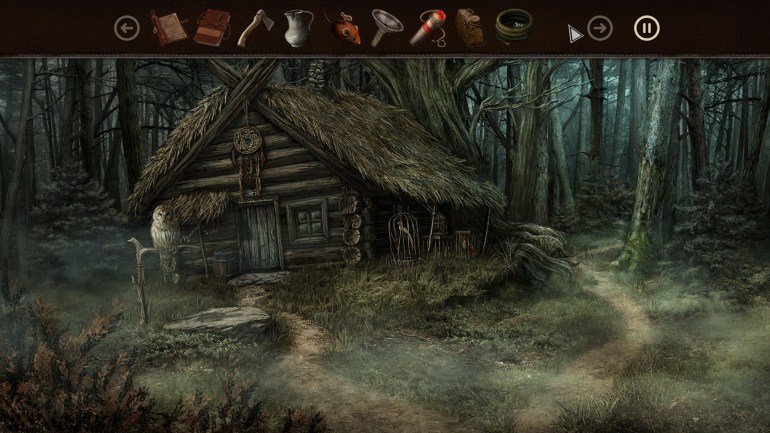Image resolution: width=770 pixels, height=433 pixels.
Task: Show next inventory items with right arrow
Action: point(600,28)
